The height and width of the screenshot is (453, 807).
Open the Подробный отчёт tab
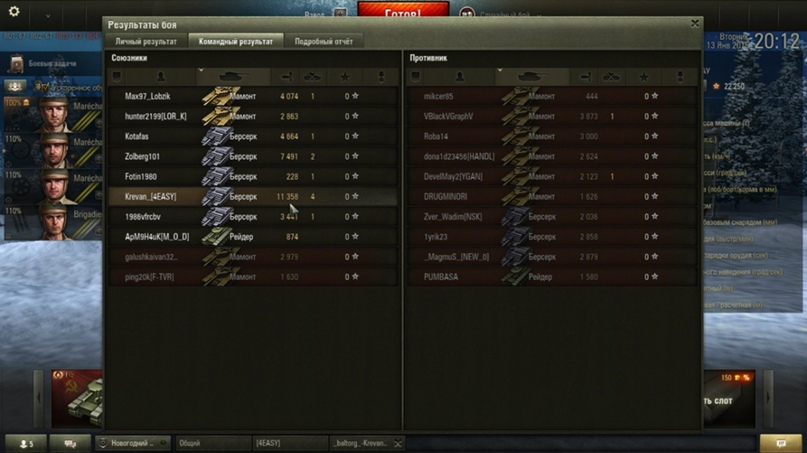click(323, 42)
